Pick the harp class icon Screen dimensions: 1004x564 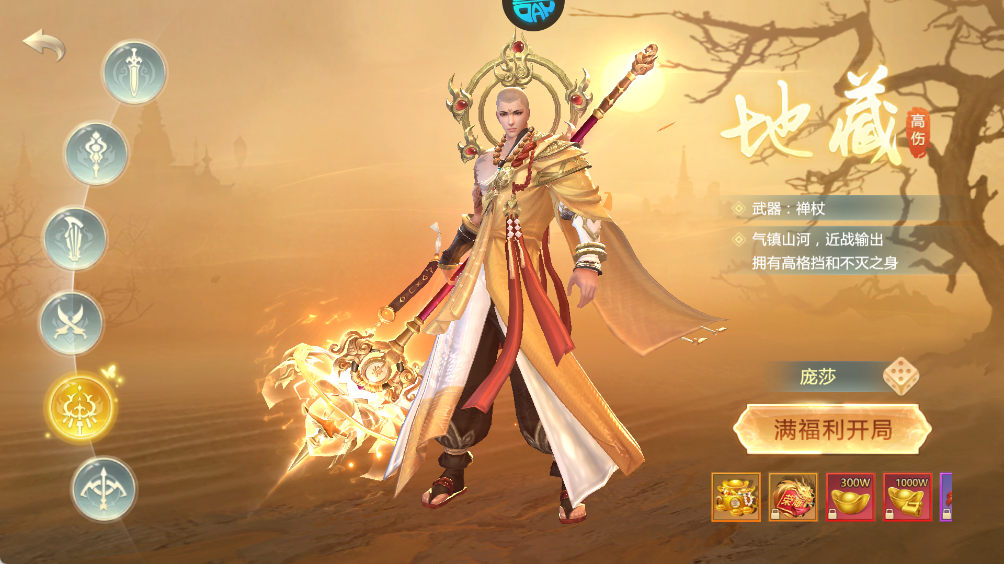click(x=74, y=239)
